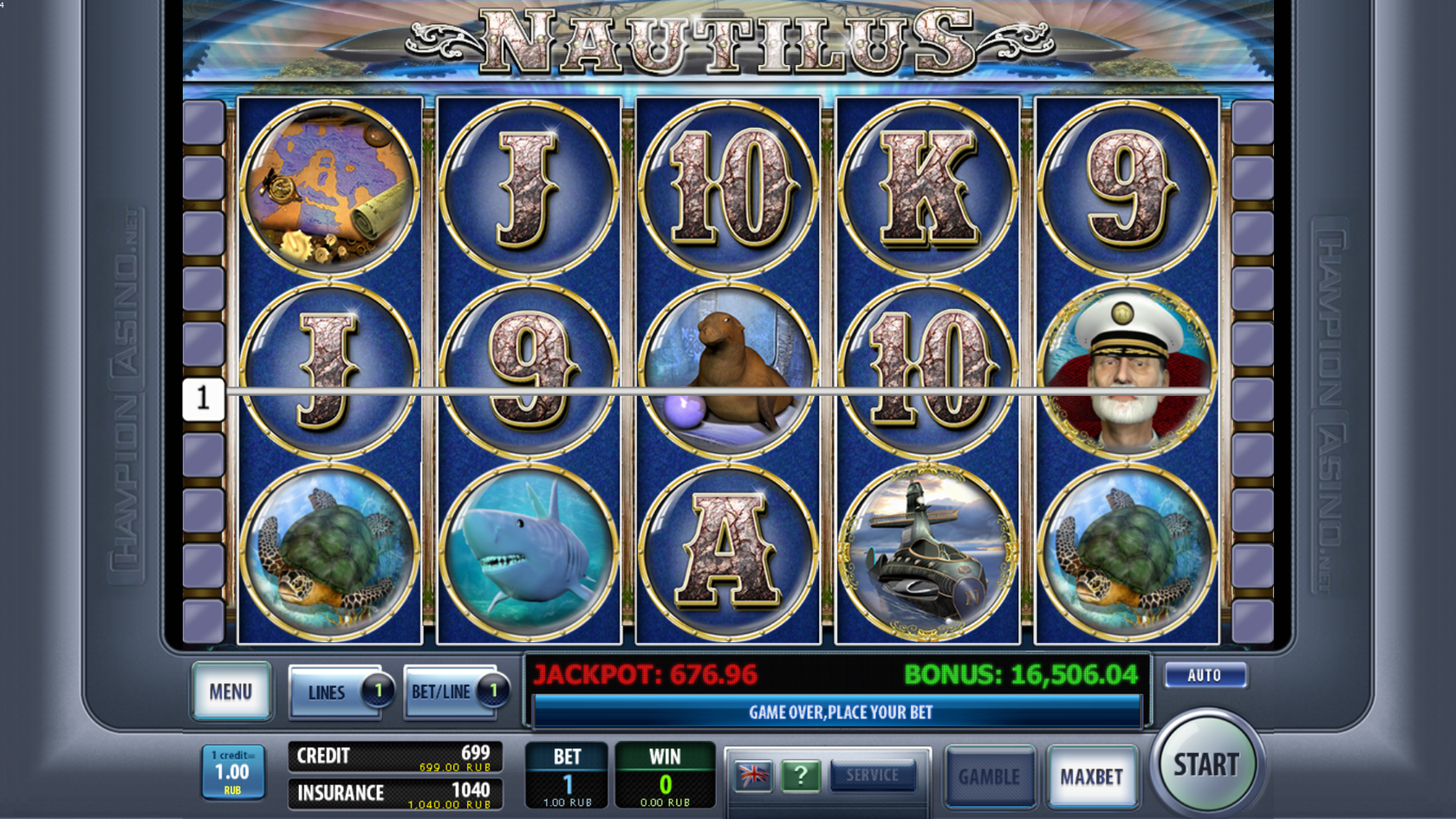
Task: Enable AUTO spin mode
Action: 1205,675
